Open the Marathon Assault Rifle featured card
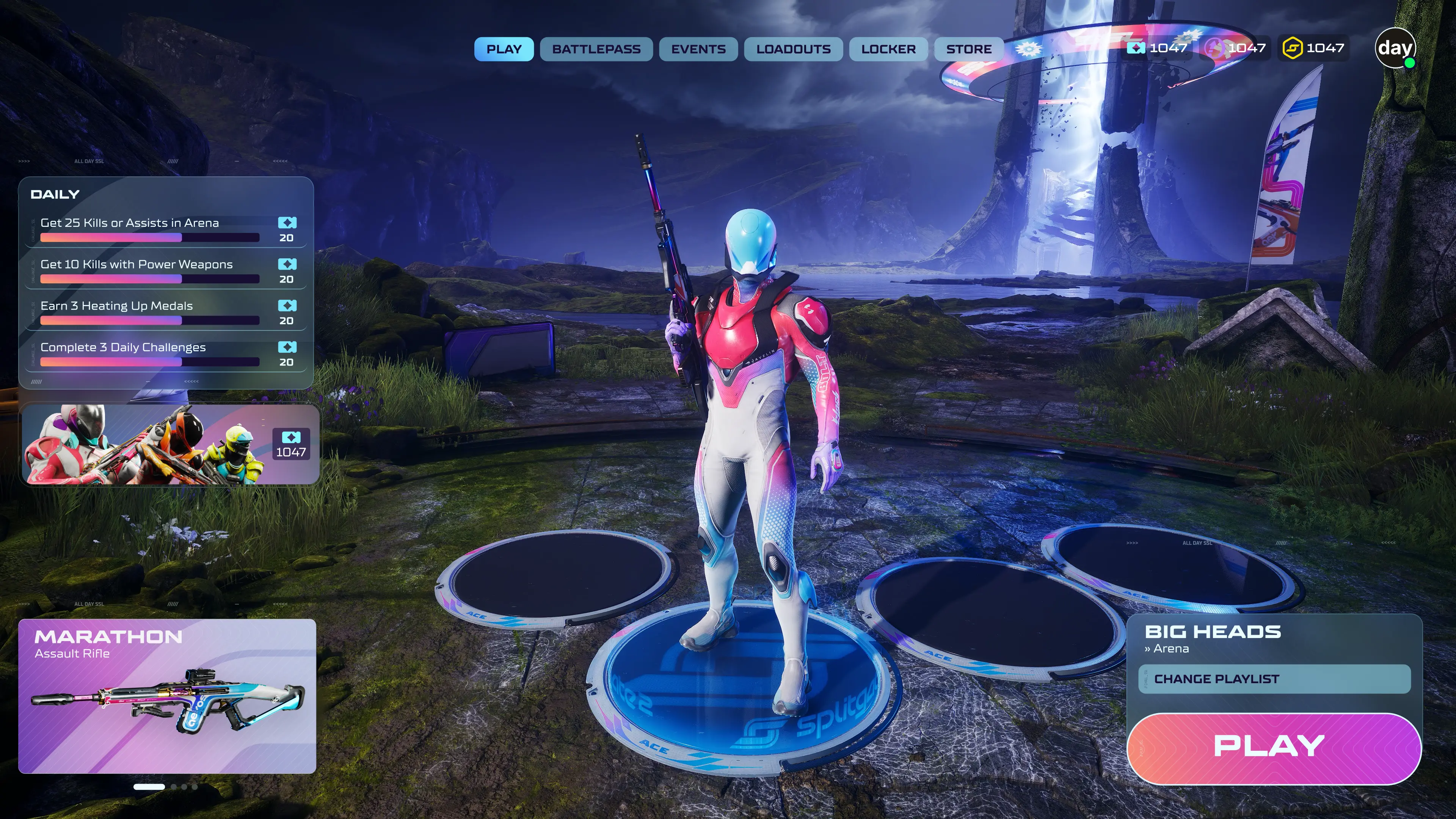Screen dimensions: 1456x819 pos(167,696)
